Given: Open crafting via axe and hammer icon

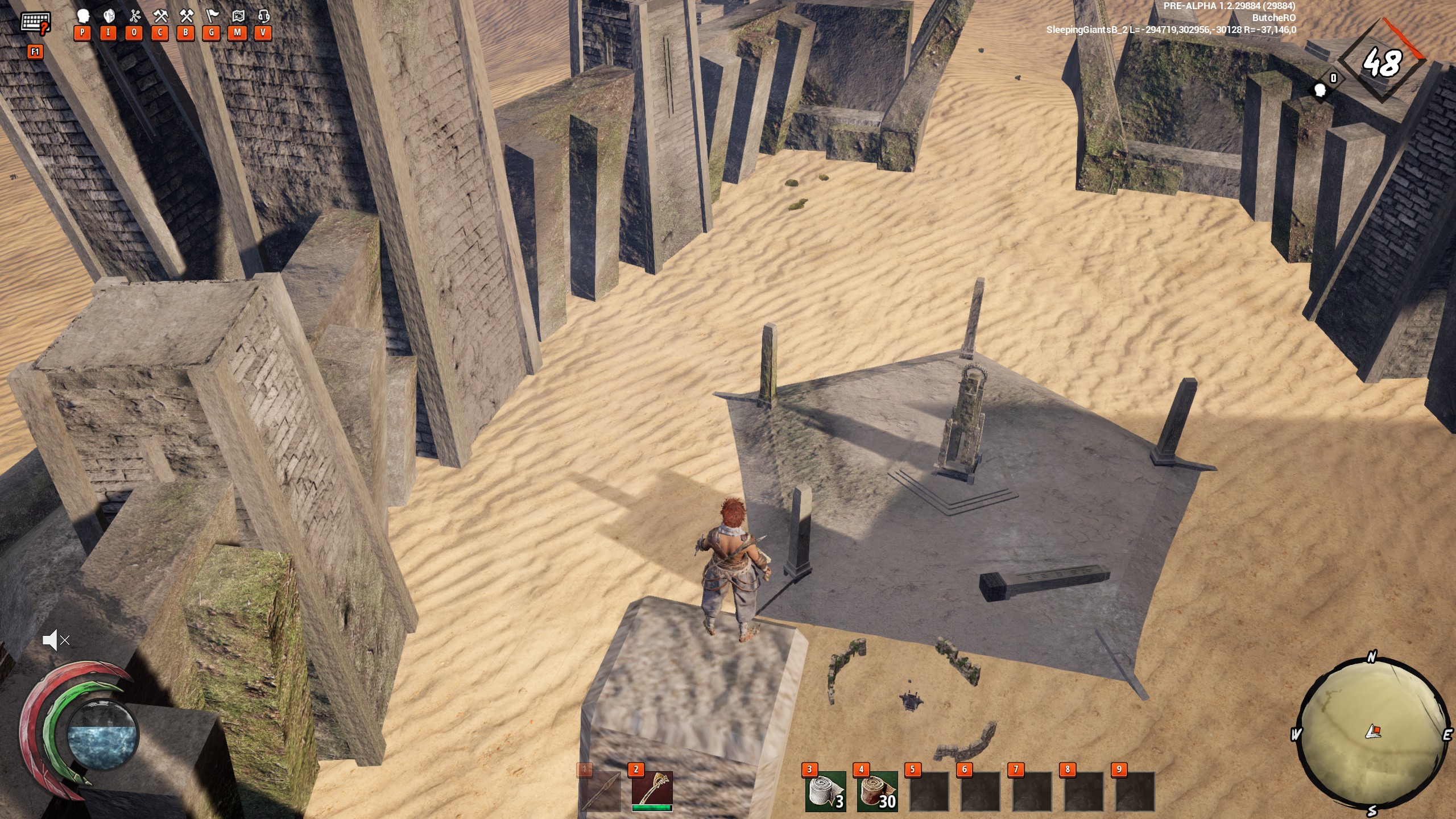Looking at the screenshot, I should [x=160, y=16].
